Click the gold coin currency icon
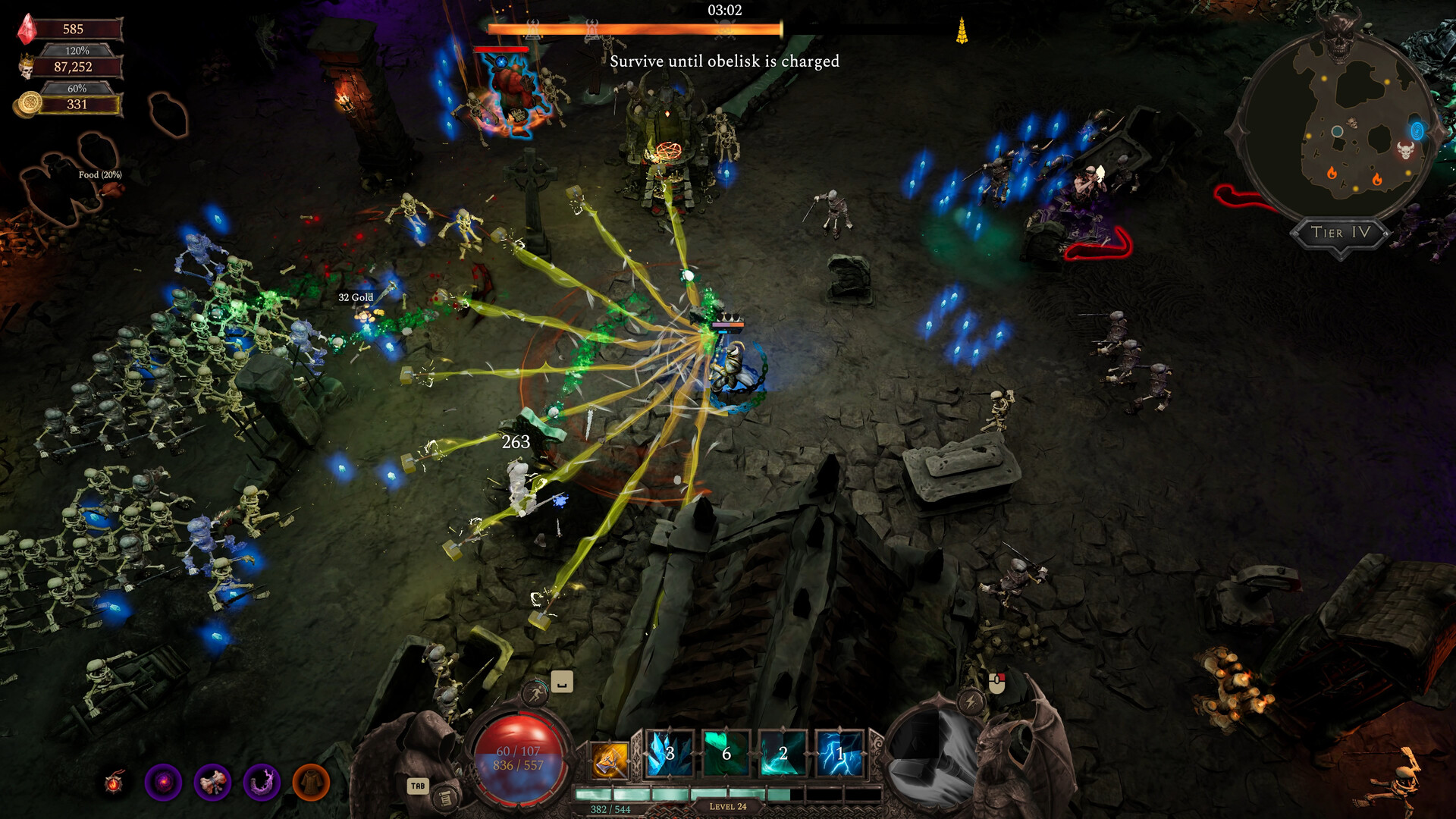 pyautogui.click(x=29, y=104)
